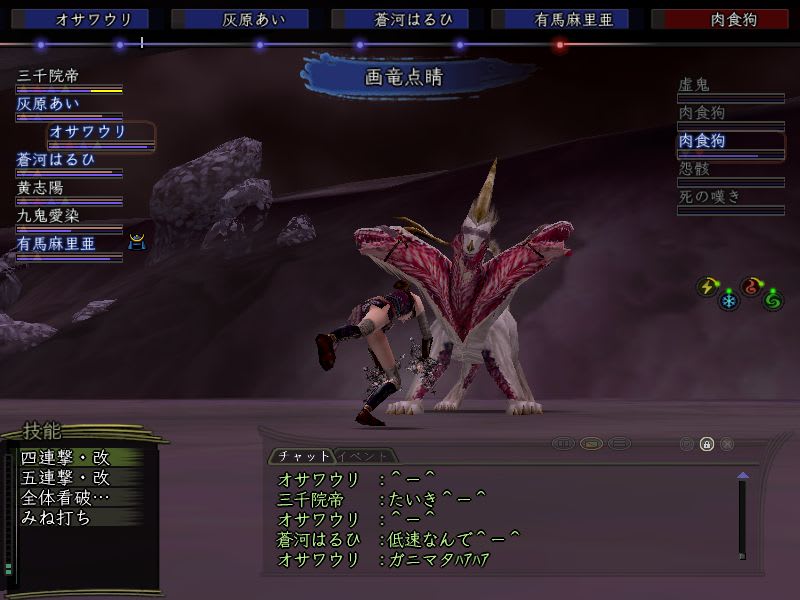
Task: Click the blue snowflake element icon
Action: (x=728, y=299)
